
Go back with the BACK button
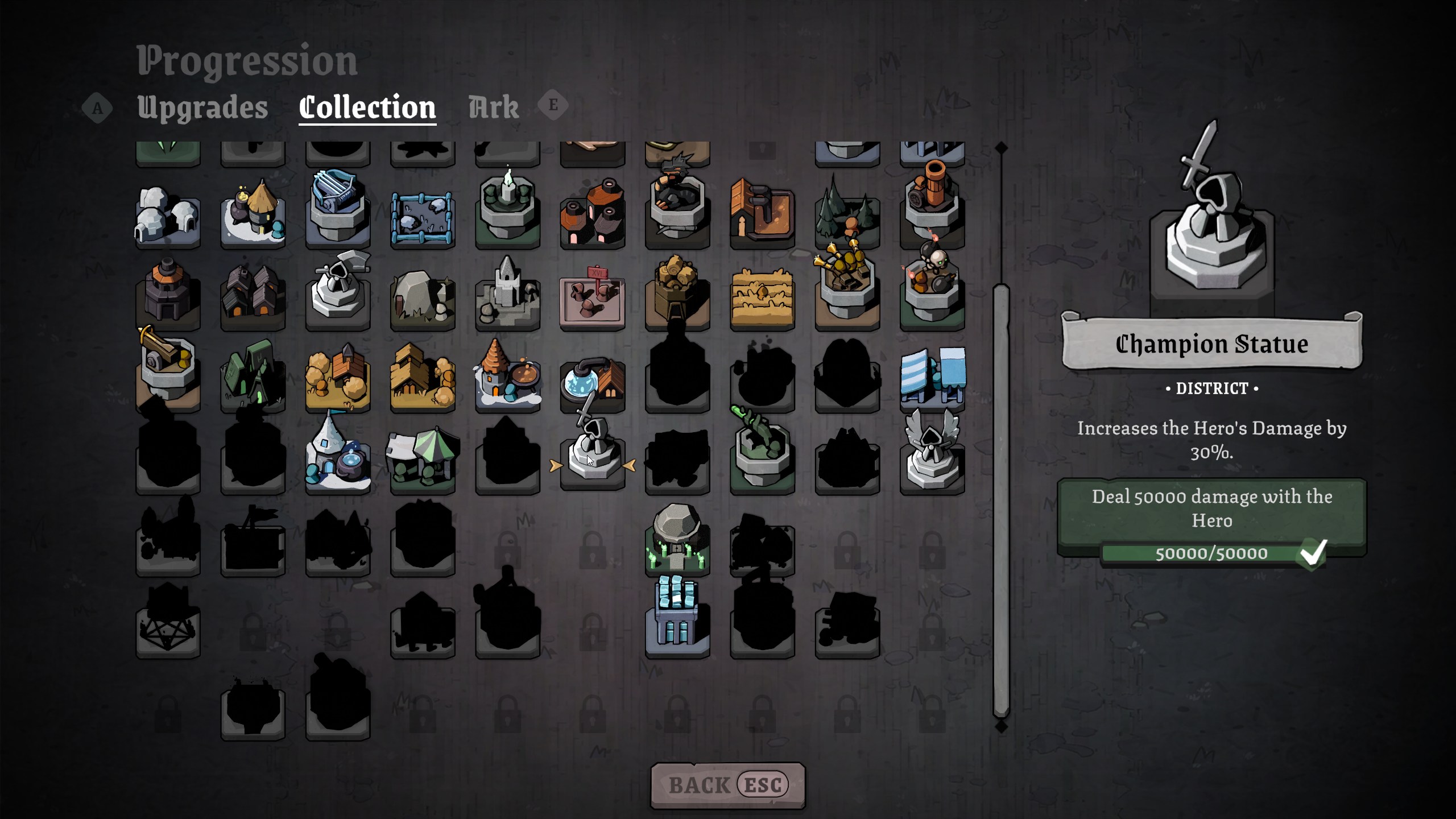pos(727,785)
